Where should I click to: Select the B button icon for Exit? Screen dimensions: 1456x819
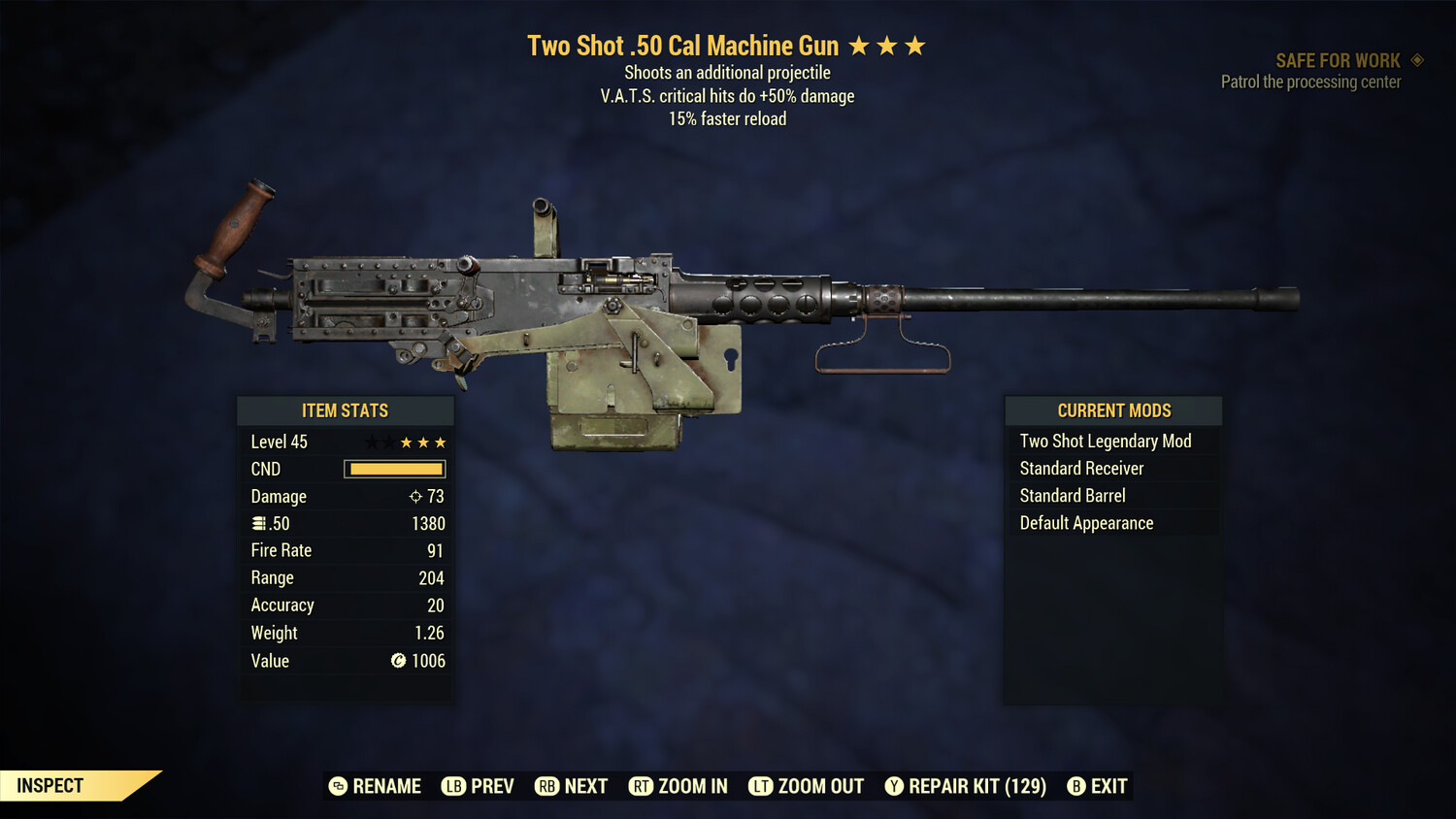1075,786
